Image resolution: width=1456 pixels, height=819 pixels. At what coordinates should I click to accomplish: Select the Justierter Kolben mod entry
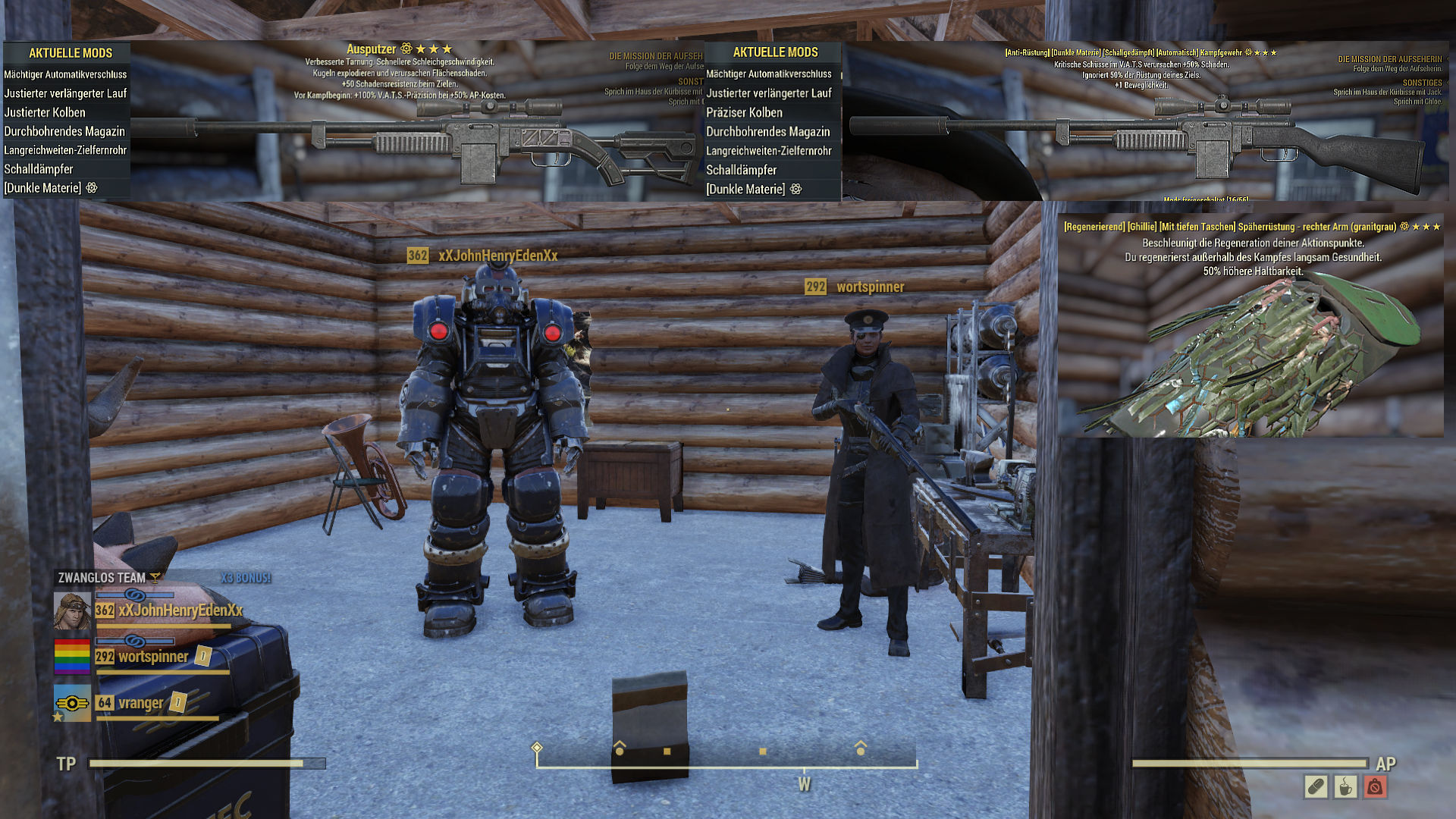click(45, 112)
